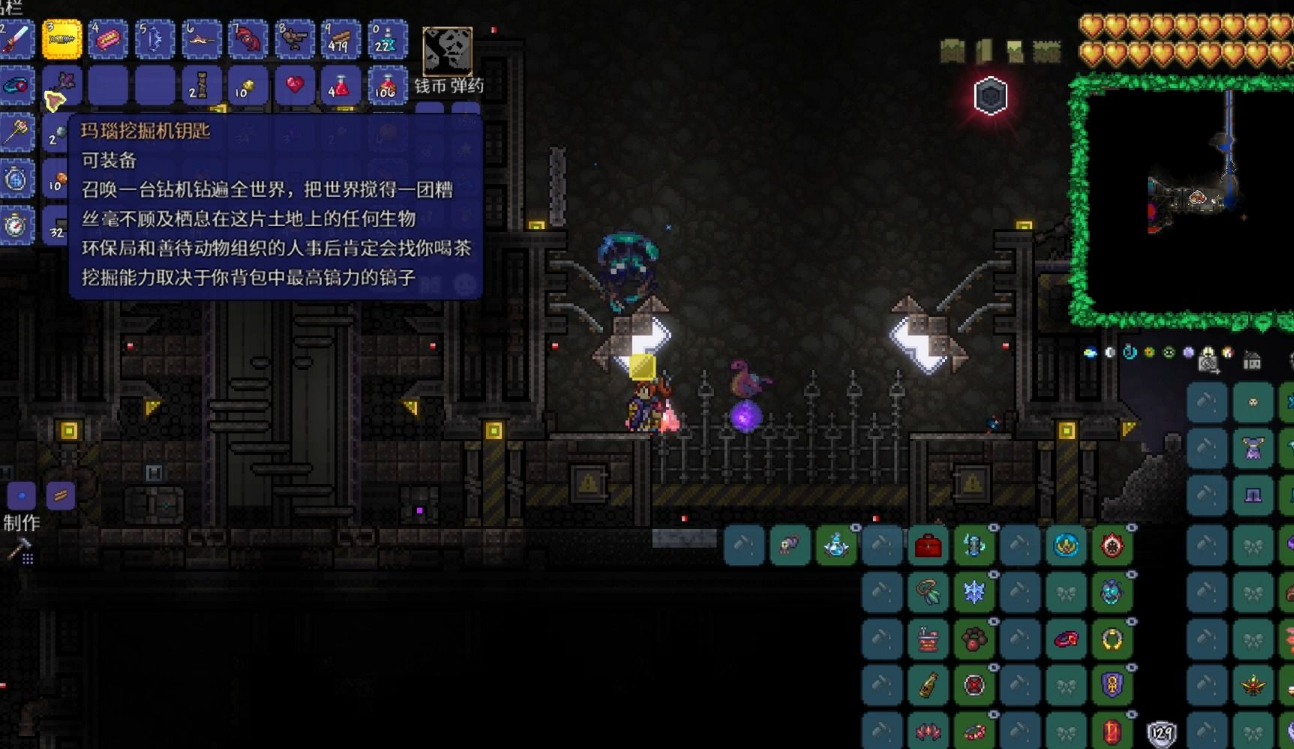Select the 479-stack wood slot
The height and width of the screenshot is (749, 1294).
(x=341, y=39)
